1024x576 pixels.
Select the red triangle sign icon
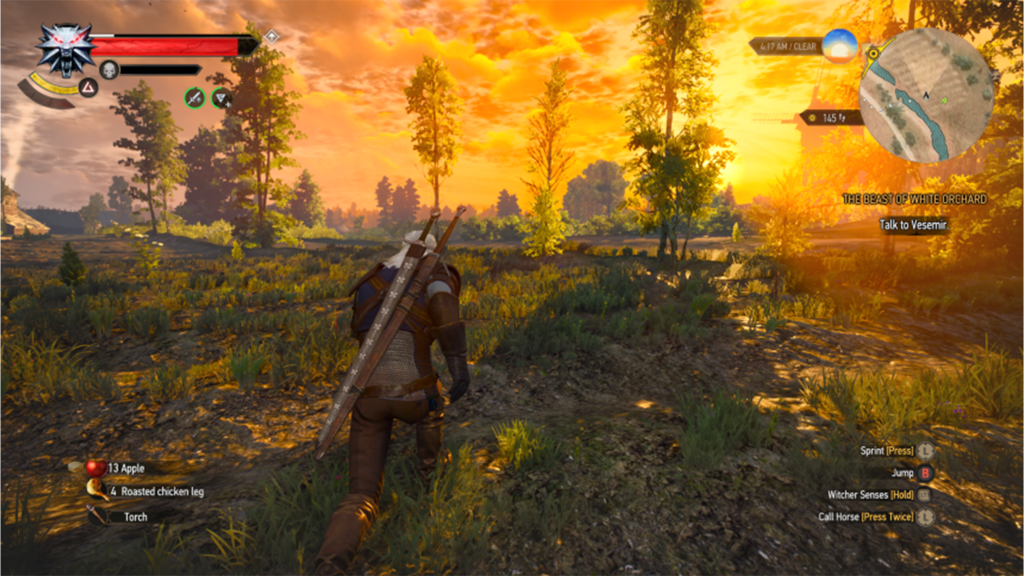point(88,87)
